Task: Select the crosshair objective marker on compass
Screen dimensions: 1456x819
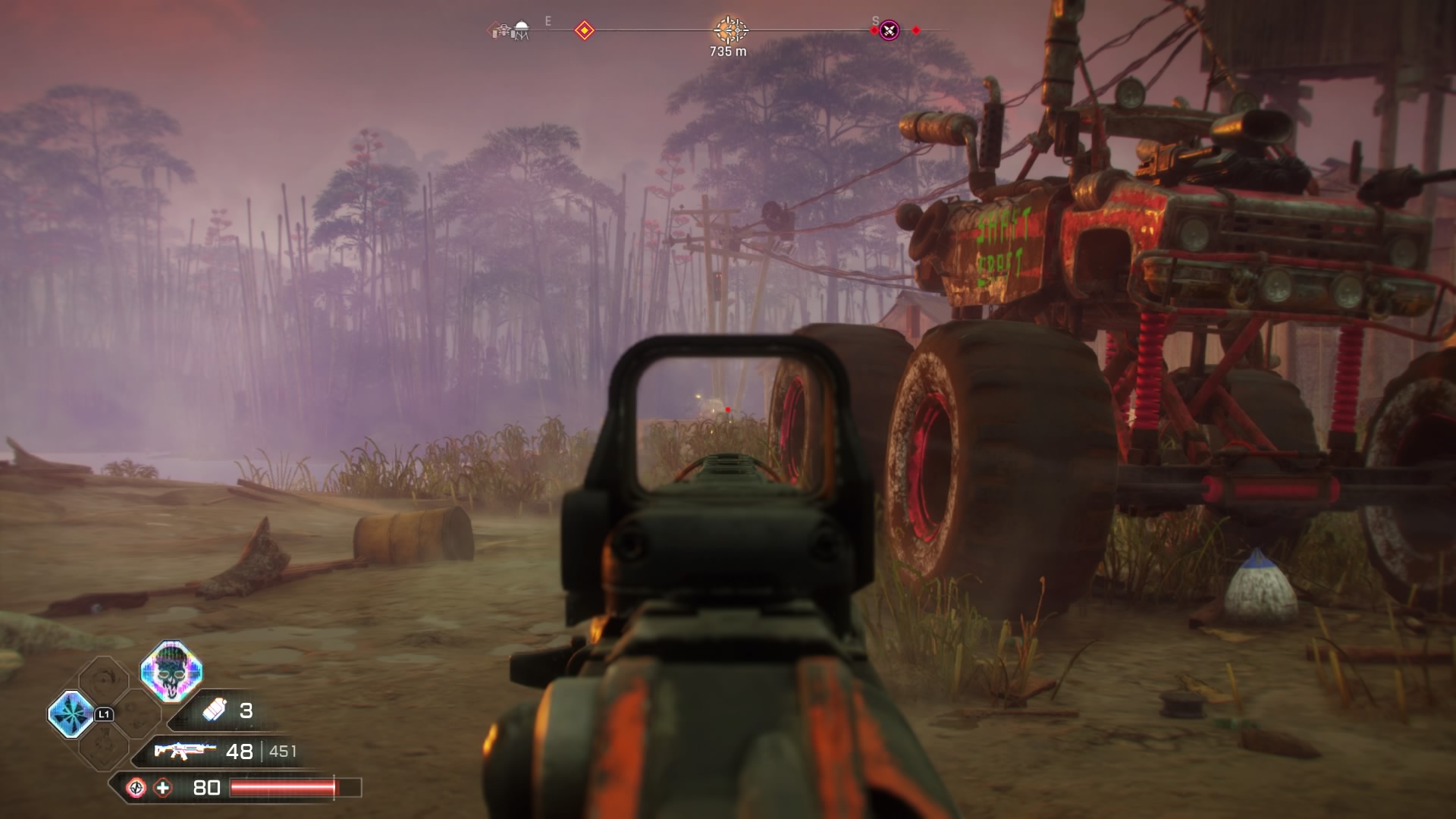Action: [x=730, y=30]
